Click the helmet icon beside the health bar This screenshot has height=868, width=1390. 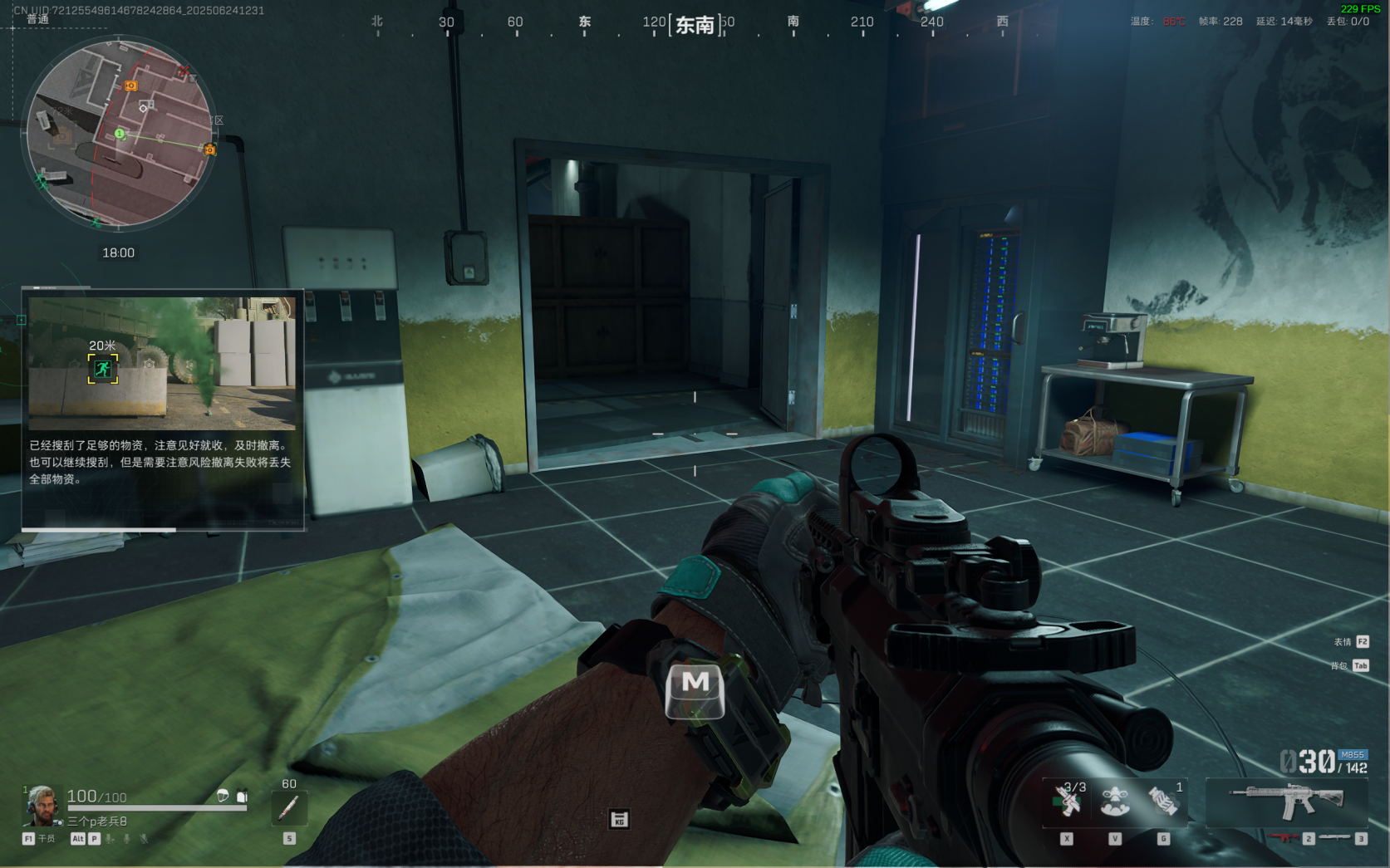pyautogui.click(x=223, y=796)
